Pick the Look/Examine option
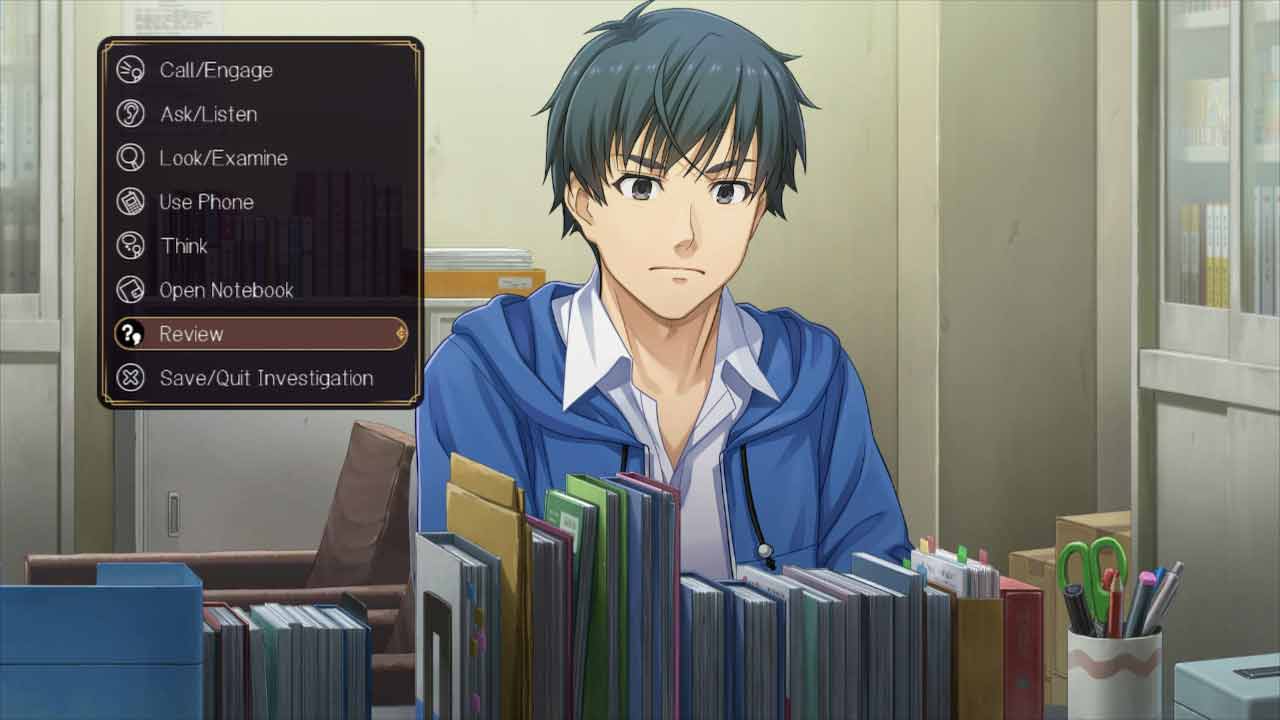 pos(223,158)
